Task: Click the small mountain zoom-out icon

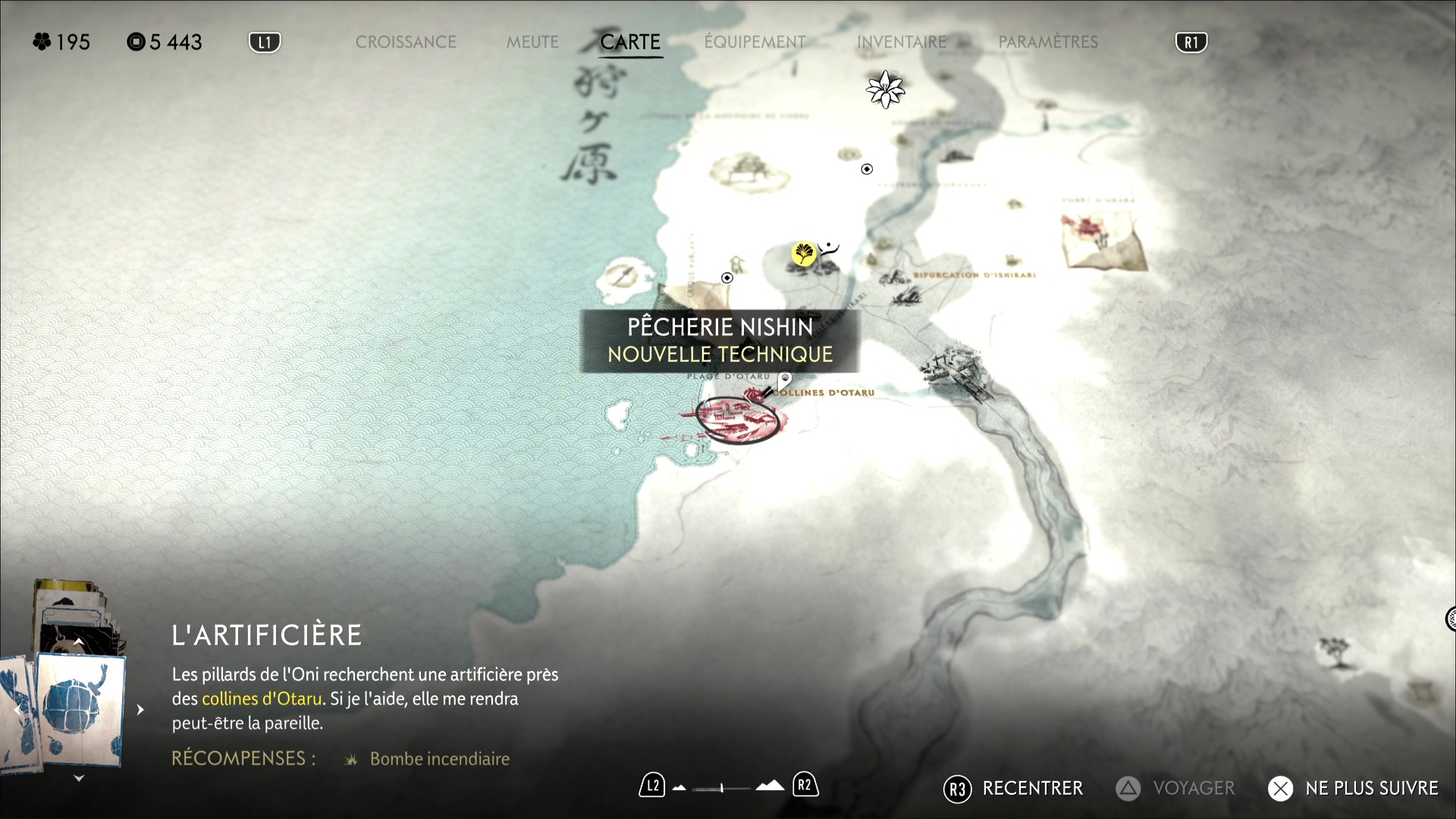Action: pyautogui.click(x=679, y=788)
